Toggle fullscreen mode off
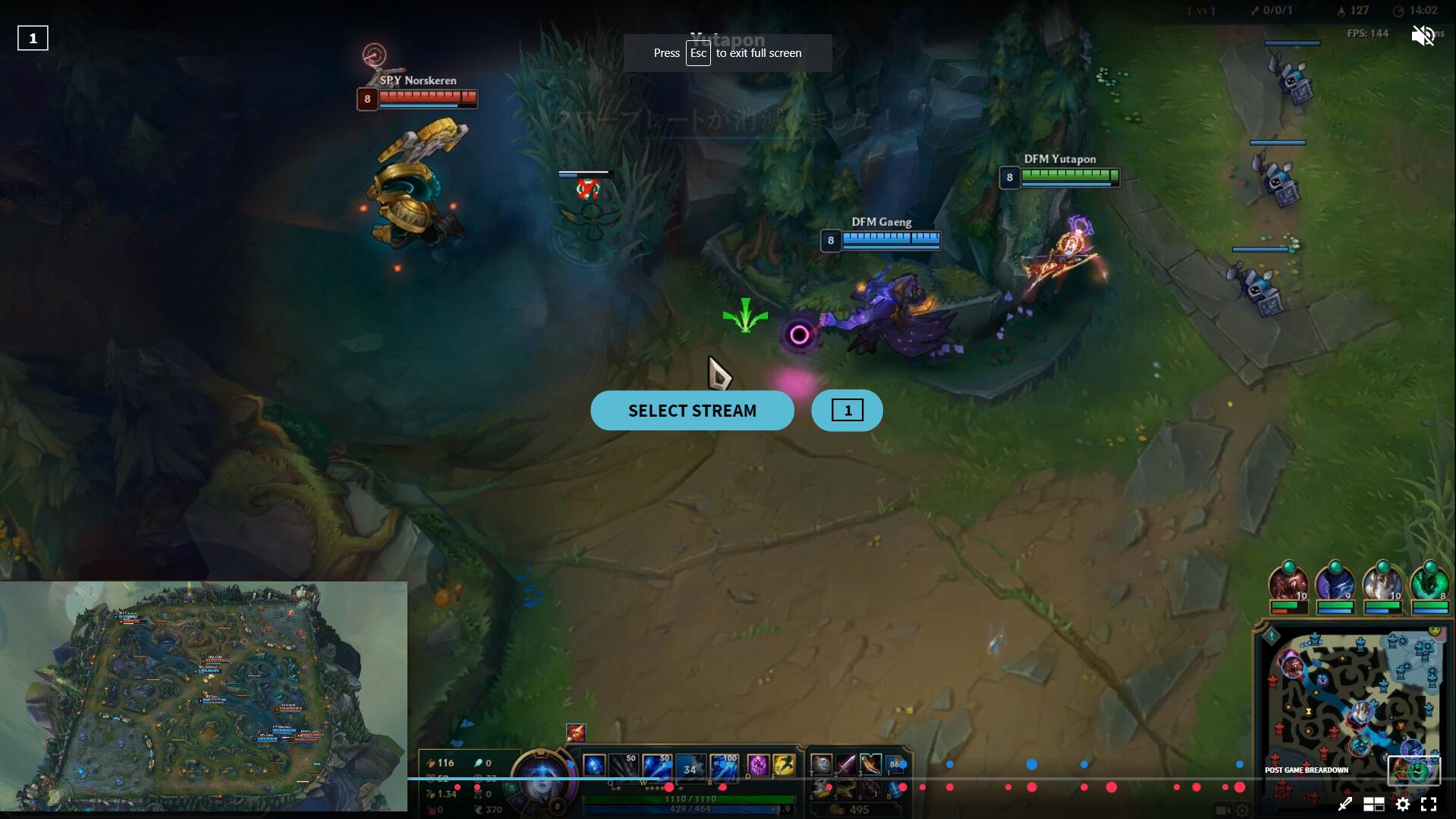The width and height of the screenshot is (1456, 819). pyautogui.click(x=1429, y=805)
